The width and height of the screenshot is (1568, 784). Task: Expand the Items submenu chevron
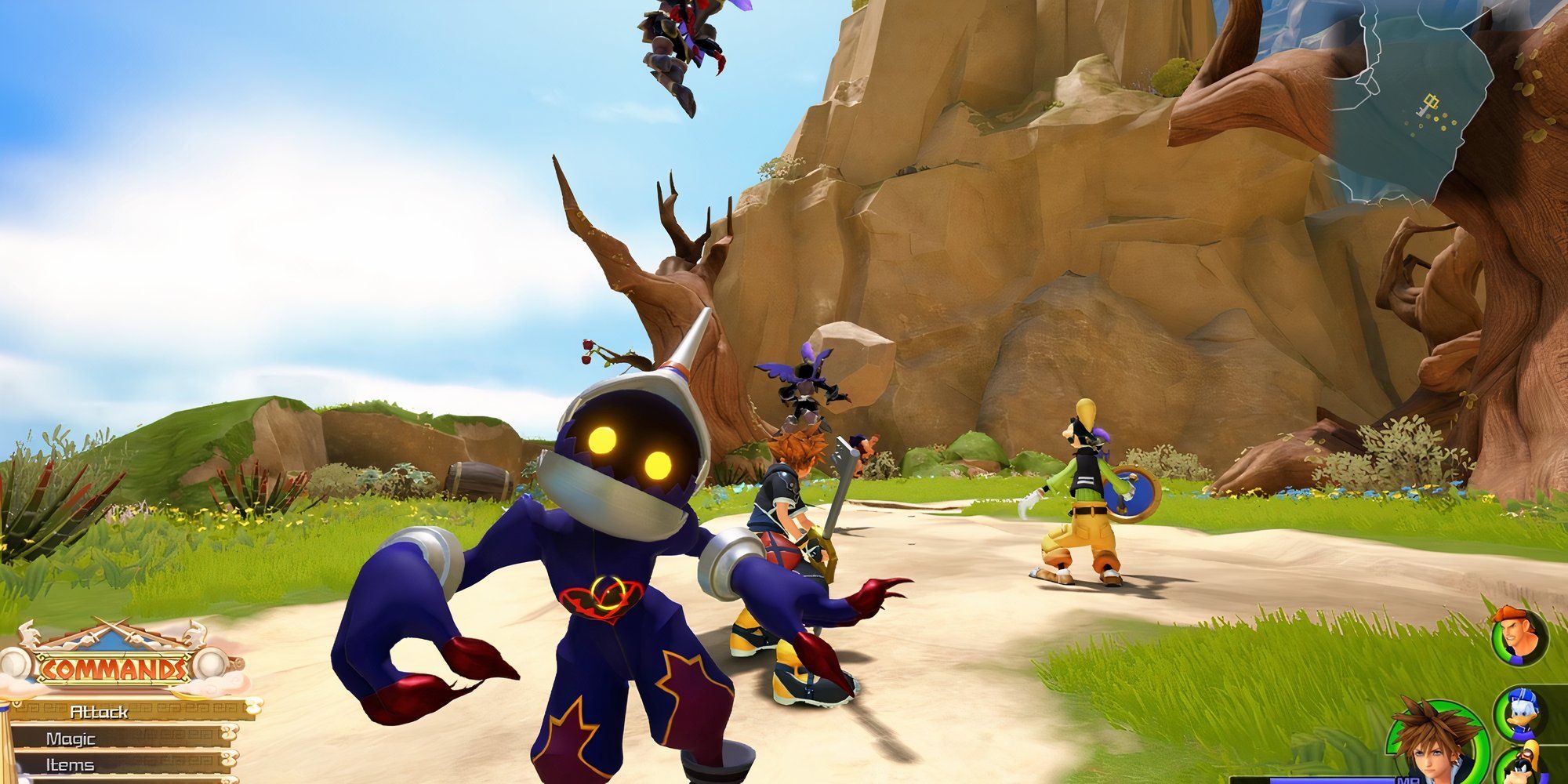tap(227, 758)
